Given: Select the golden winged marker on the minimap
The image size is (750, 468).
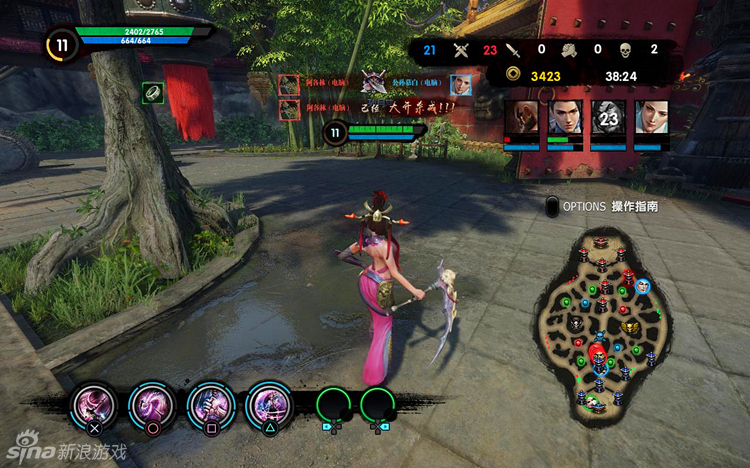Looking at the screenshot, I should click(629, 327).
